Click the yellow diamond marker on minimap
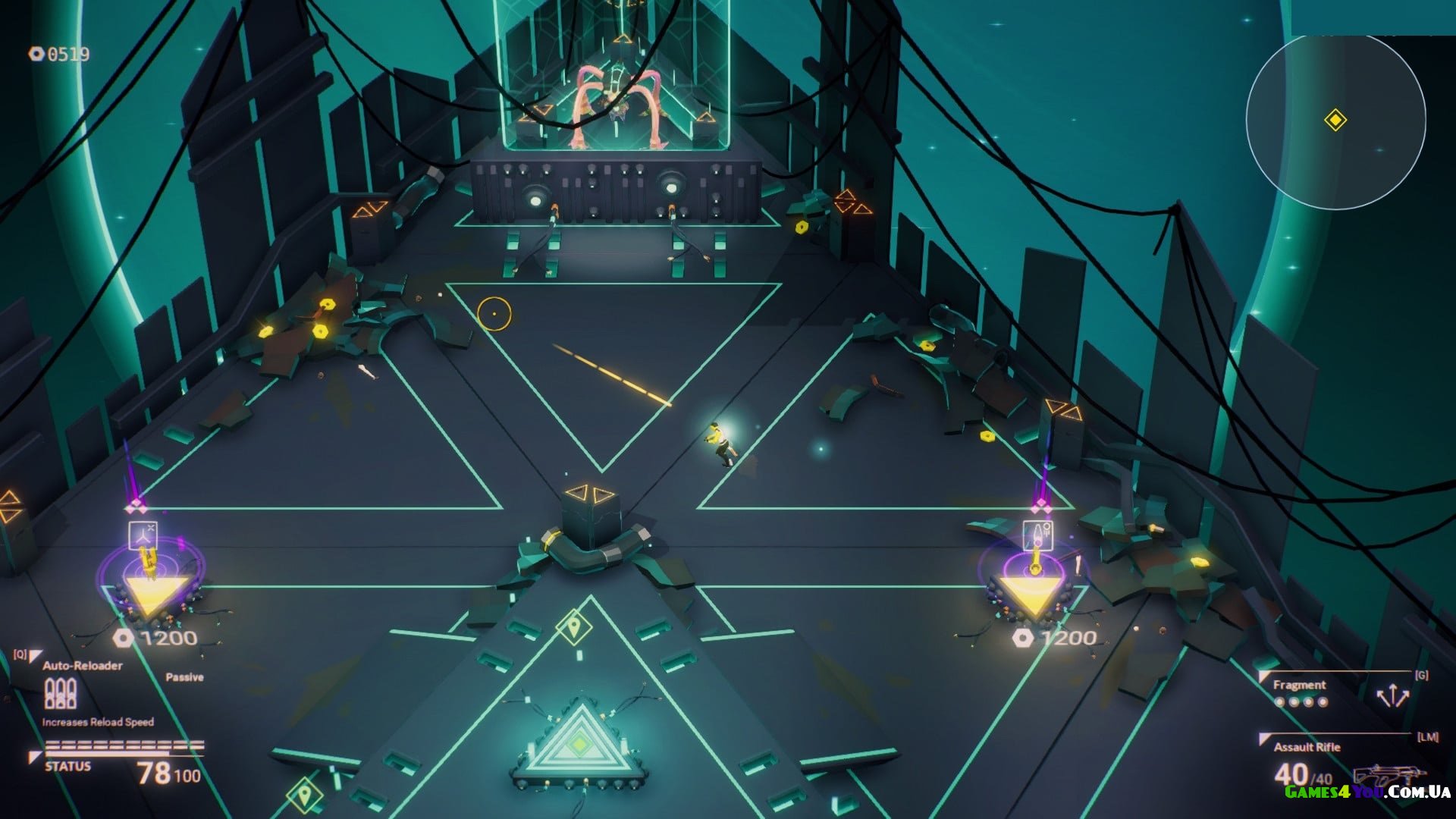 click(1335, 120)
